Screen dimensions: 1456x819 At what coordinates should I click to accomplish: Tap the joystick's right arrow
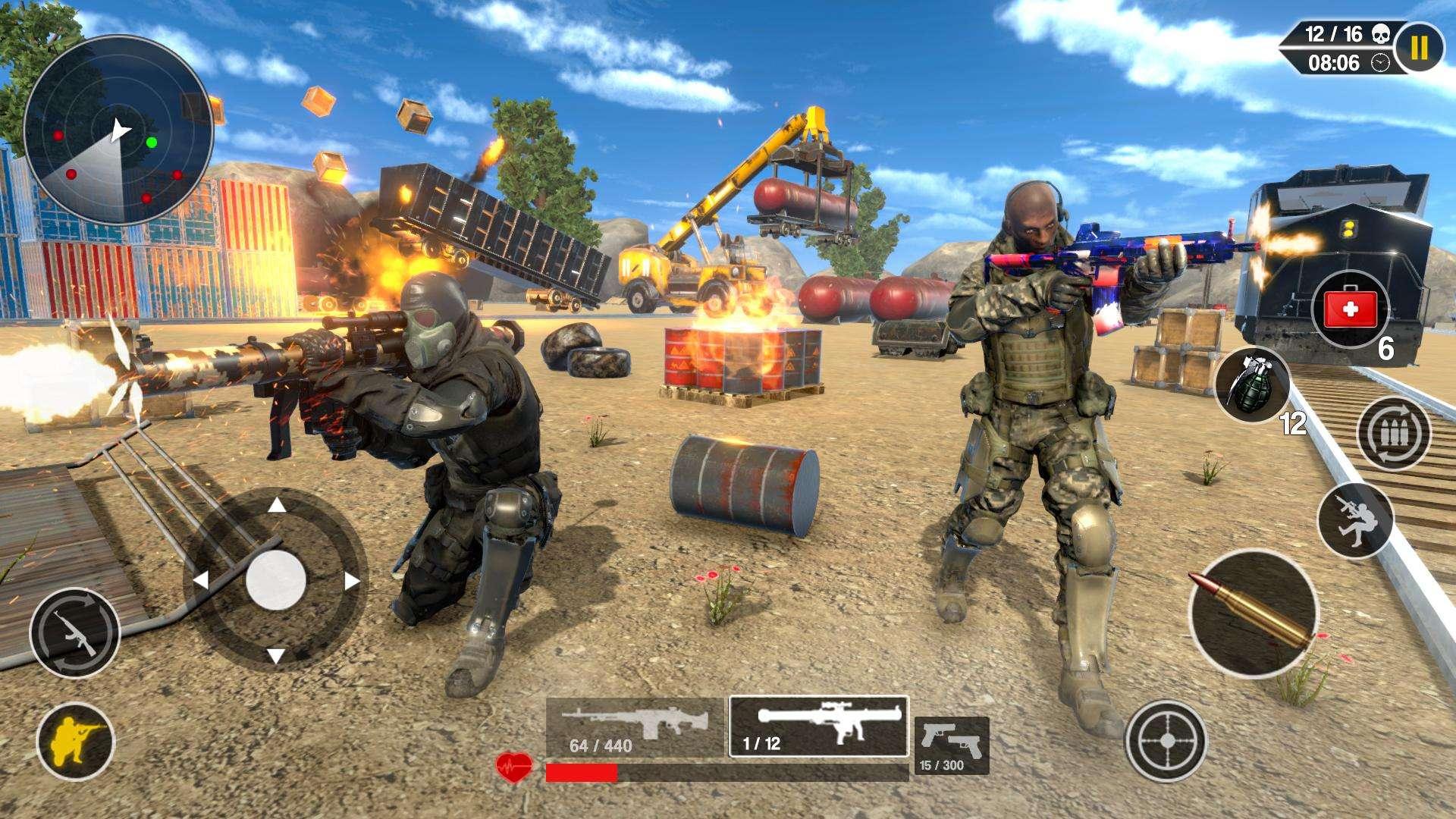click(351, 582)
